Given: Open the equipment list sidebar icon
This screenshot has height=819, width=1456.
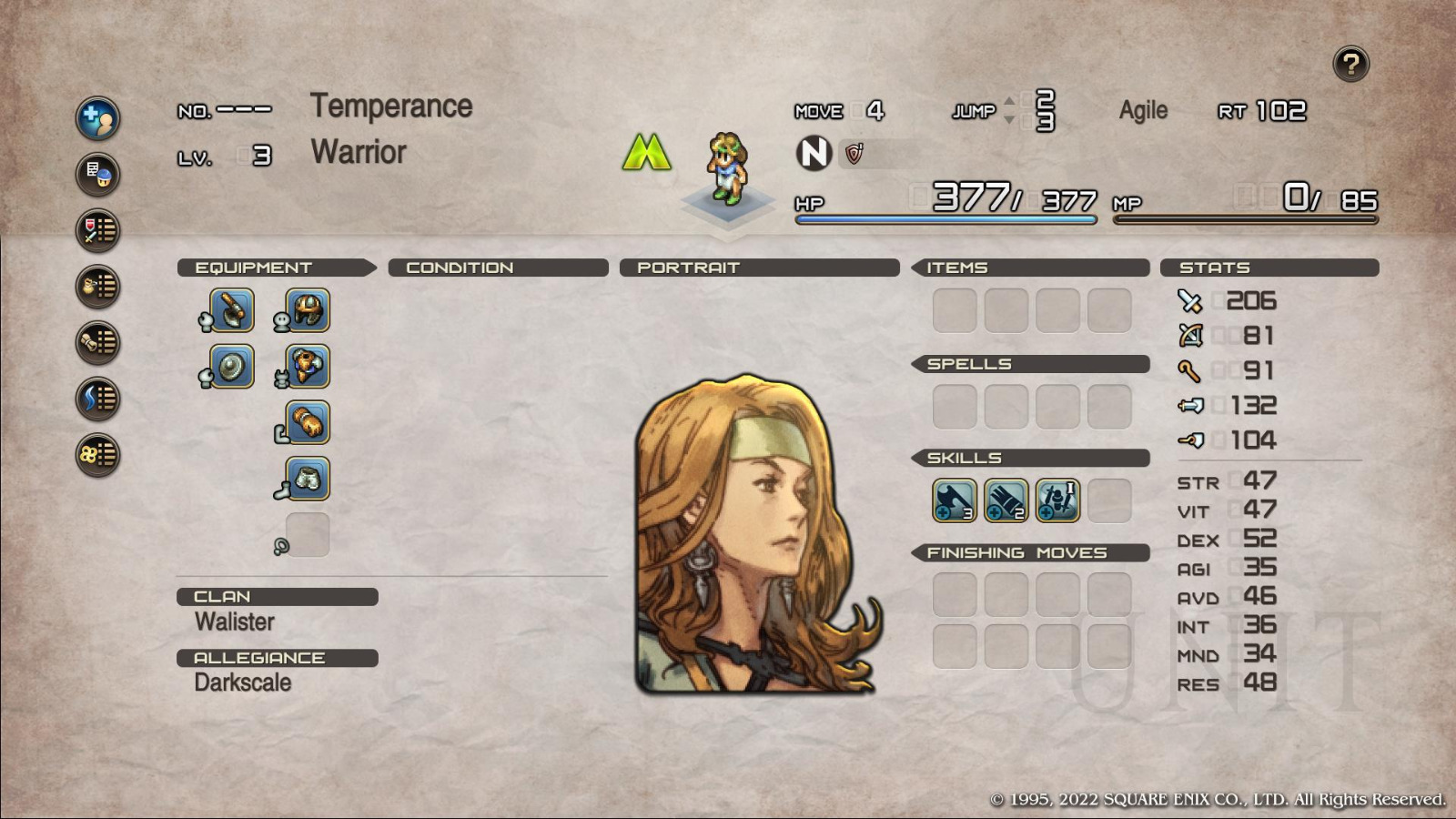Looking at the screenshot, I should (97, 230).
